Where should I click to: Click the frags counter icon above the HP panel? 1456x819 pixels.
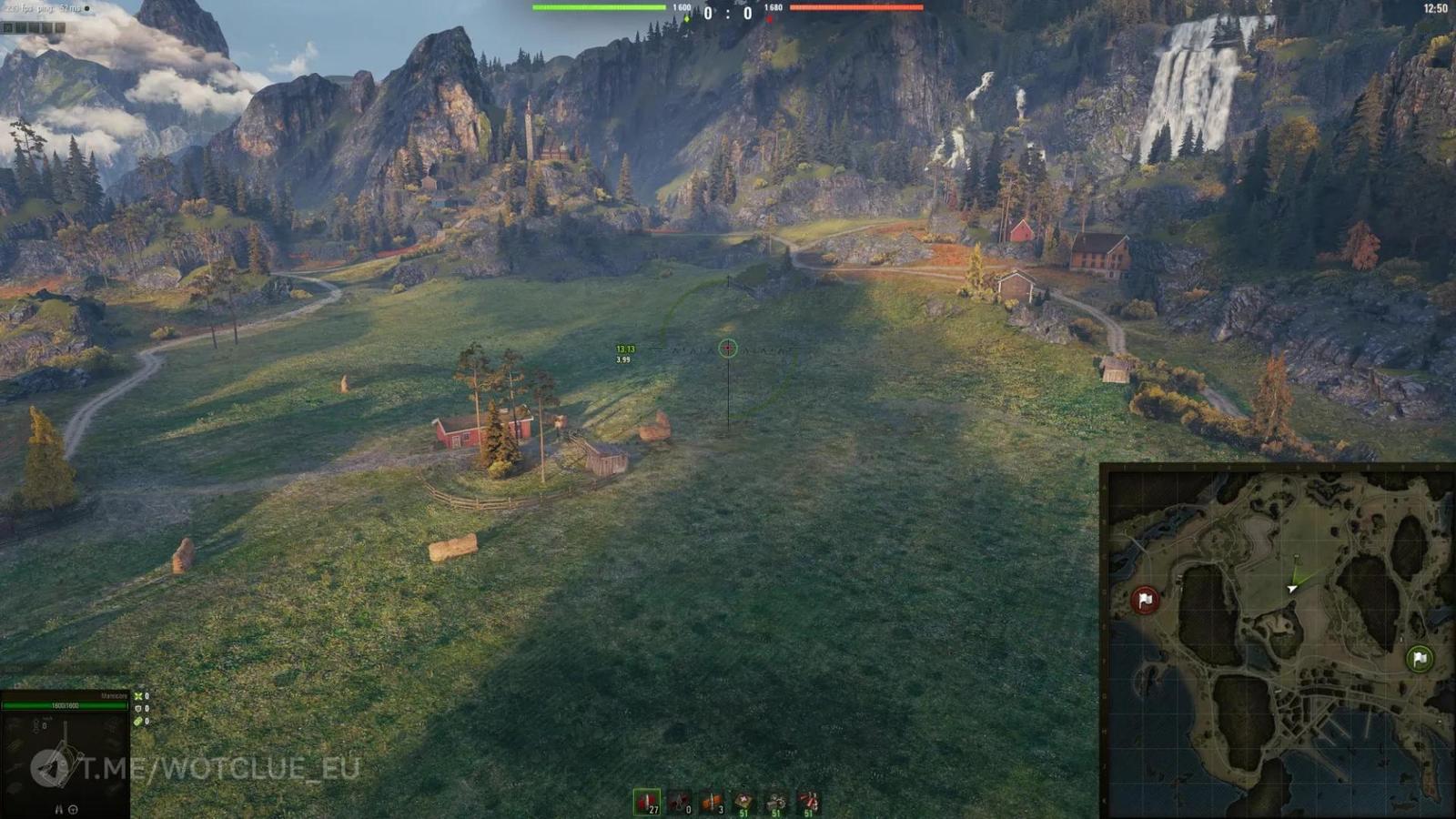(138, 696)
